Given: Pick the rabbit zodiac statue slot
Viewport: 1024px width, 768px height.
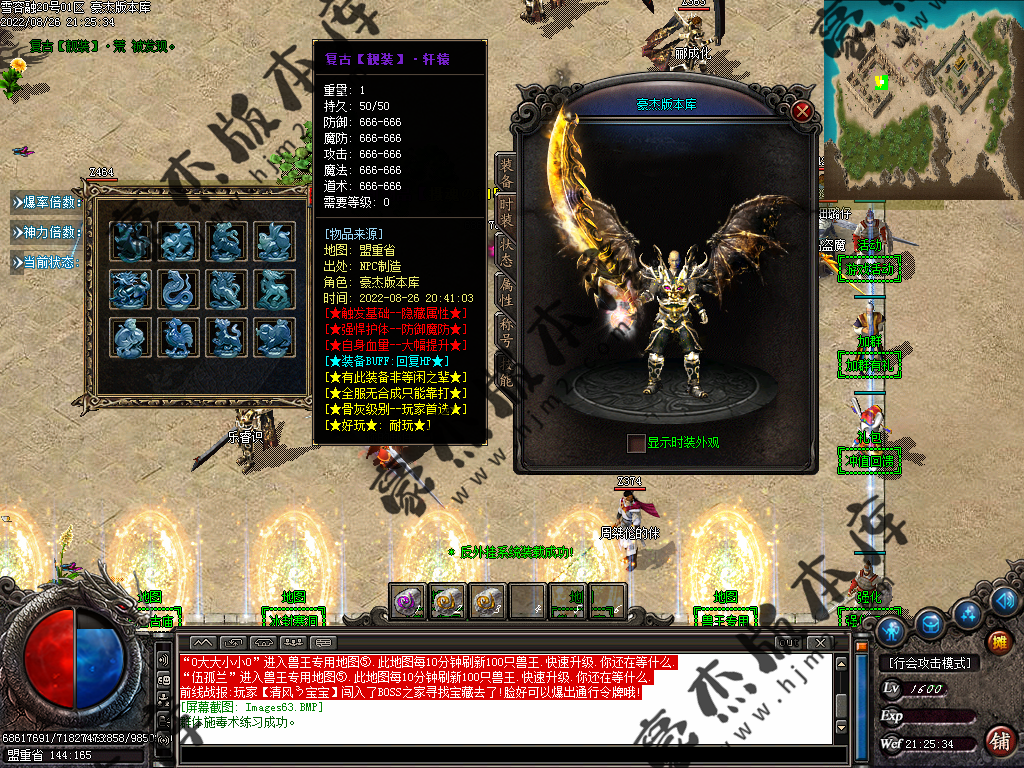Looking at the screenshot, I should pyautogui.click(x=273, y=241).
